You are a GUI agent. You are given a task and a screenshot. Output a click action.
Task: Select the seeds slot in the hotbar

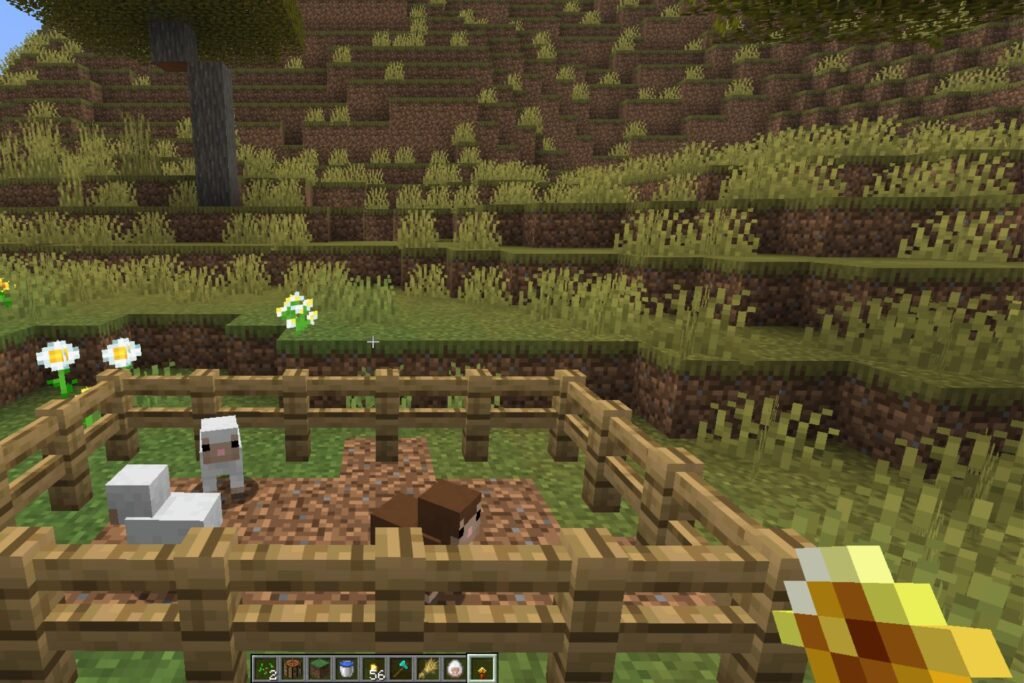tap(263, 669)
